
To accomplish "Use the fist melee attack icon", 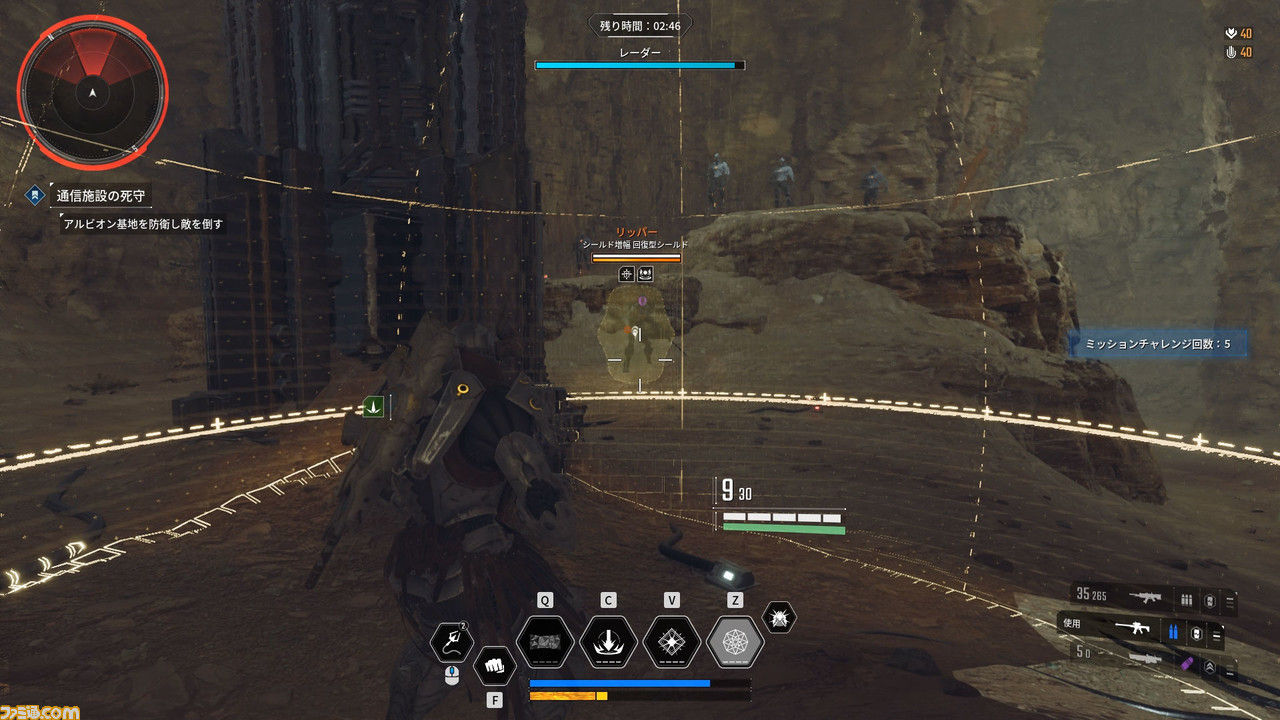I will [x=494, y=664].
